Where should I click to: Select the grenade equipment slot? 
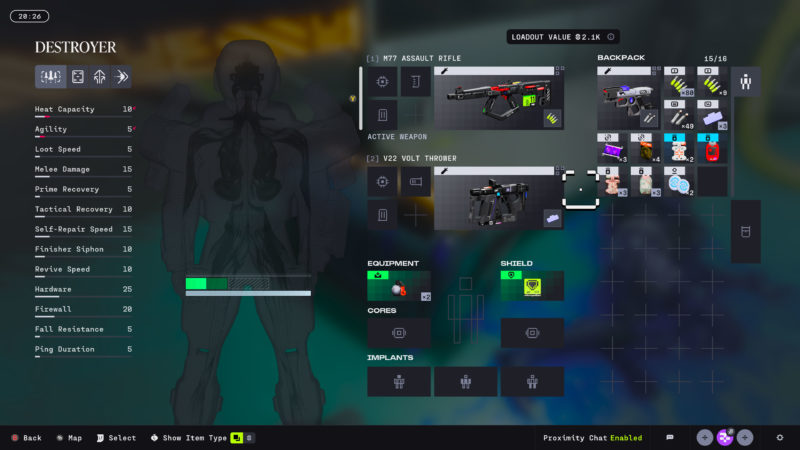pyautogui.click(x=399, y=286)
